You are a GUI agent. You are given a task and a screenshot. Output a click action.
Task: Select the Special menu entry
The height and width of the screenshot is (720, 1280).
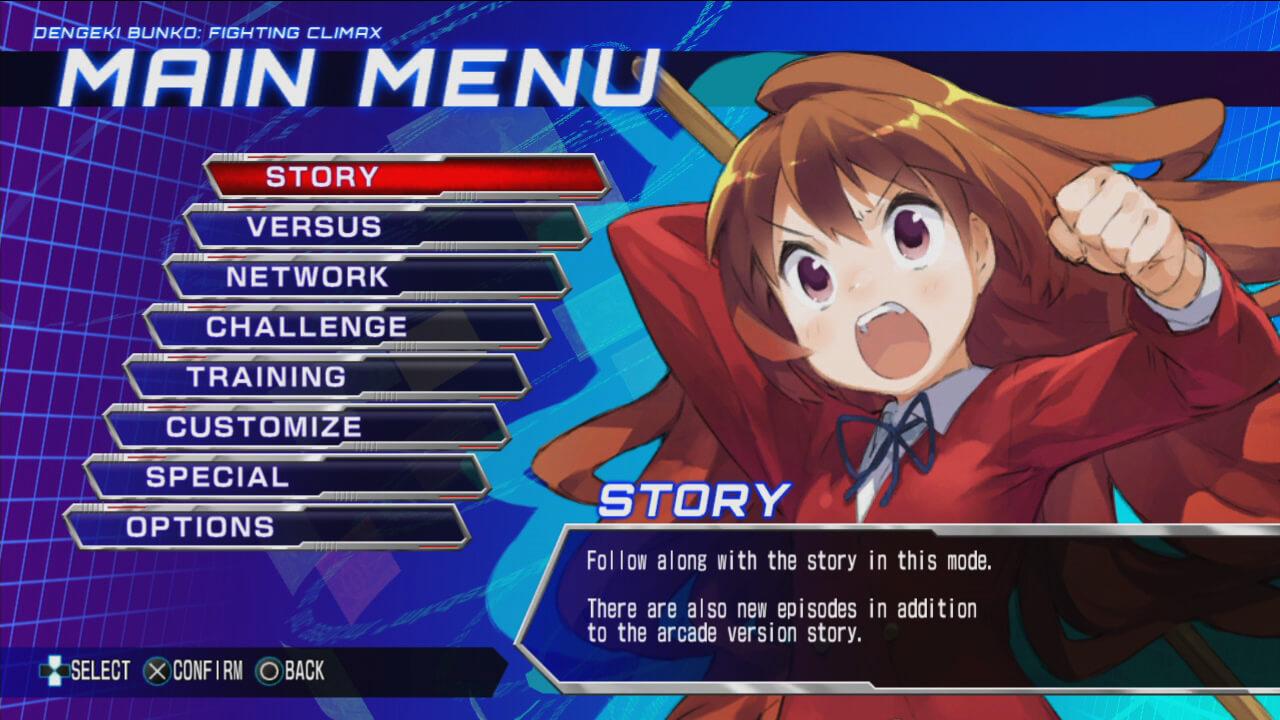coord(286,477)
